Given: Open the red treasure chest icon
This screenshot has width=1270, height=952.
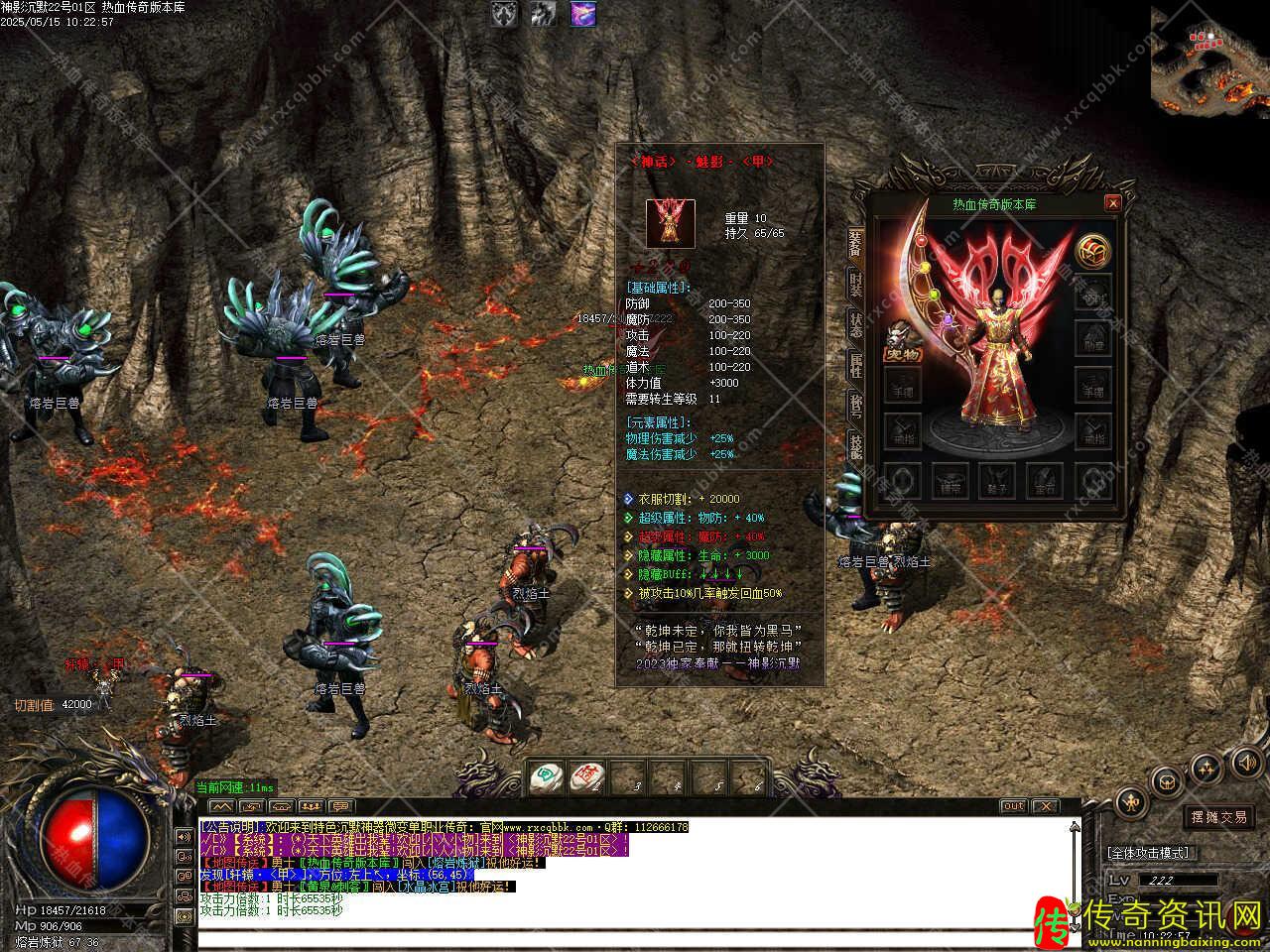Looking at the screenshot, I should point(1092,250).
